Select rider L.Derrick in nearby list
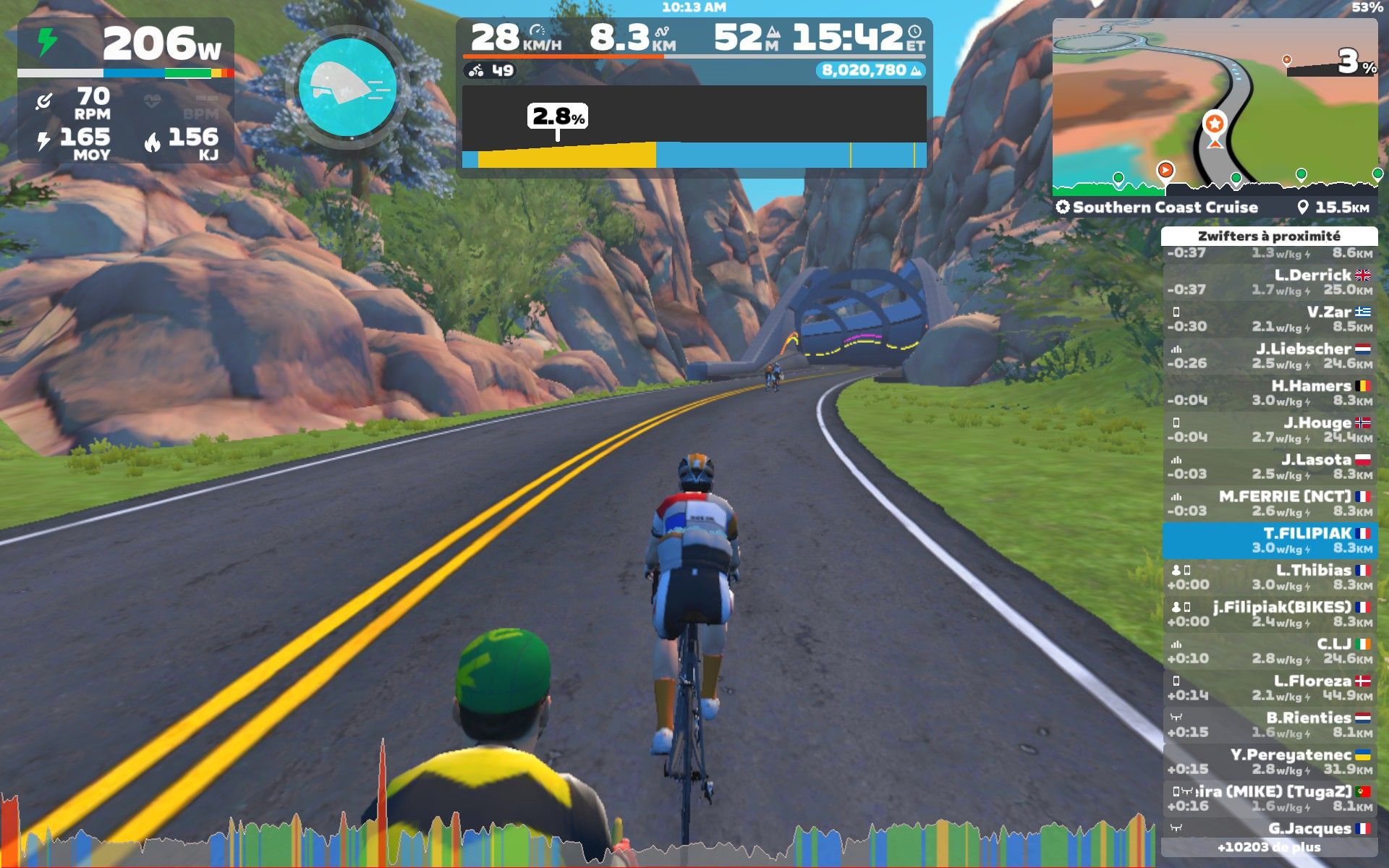1389x868 pixels. [x=1270, y=282]
